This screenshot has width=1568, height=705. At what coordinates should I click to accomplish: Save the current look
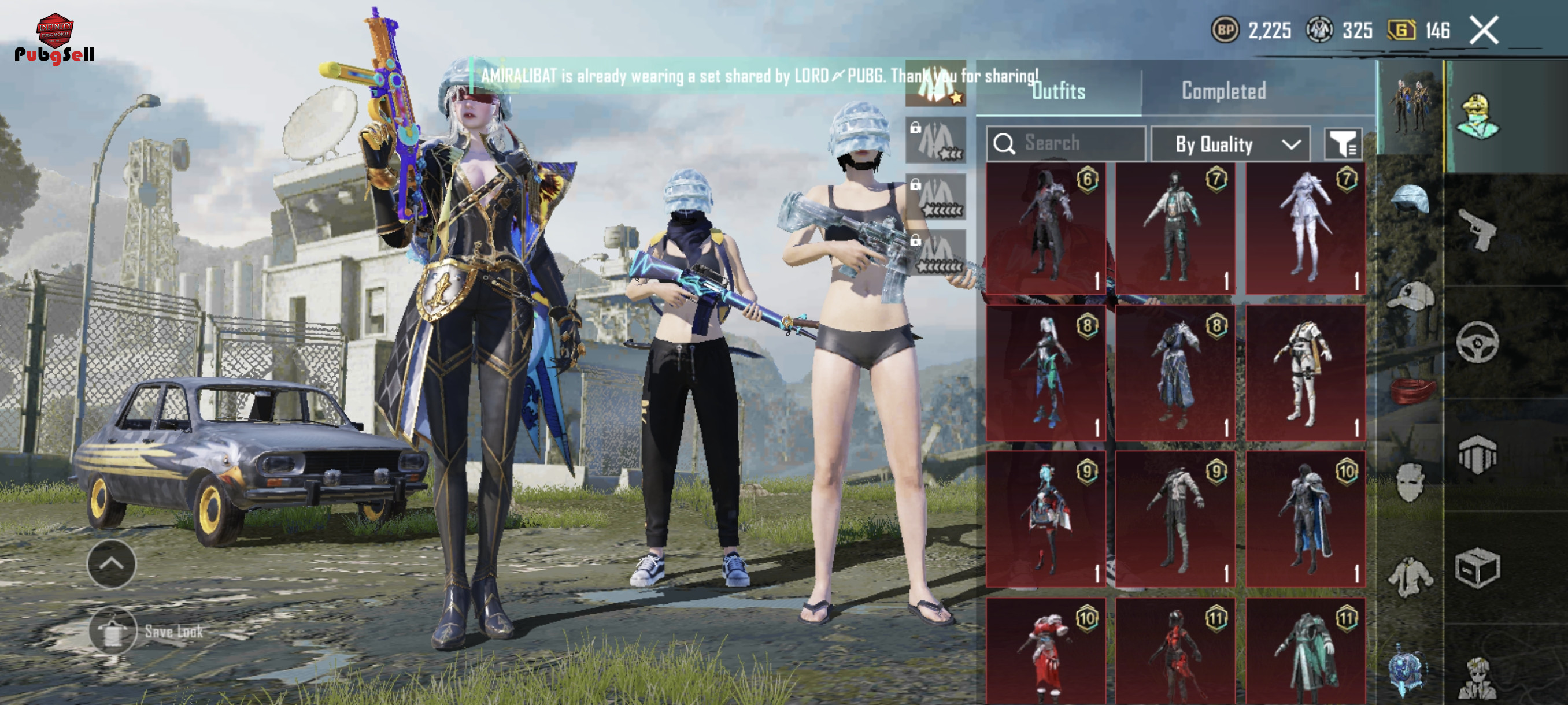(x=113, y=632)
